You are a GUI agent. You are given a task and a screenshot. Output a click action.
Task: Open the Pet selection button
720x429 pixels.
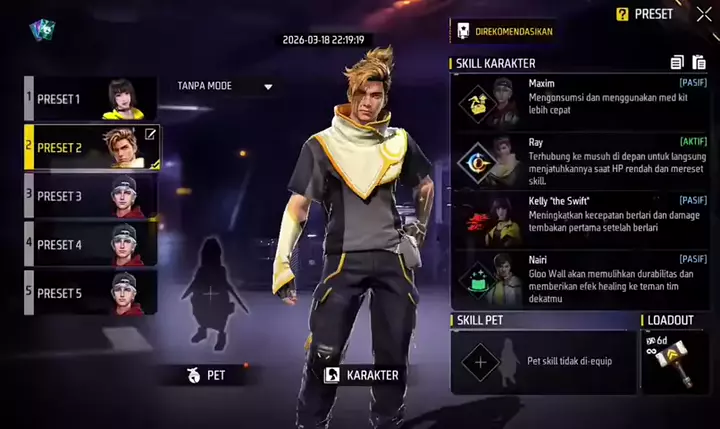coord(207,376)
